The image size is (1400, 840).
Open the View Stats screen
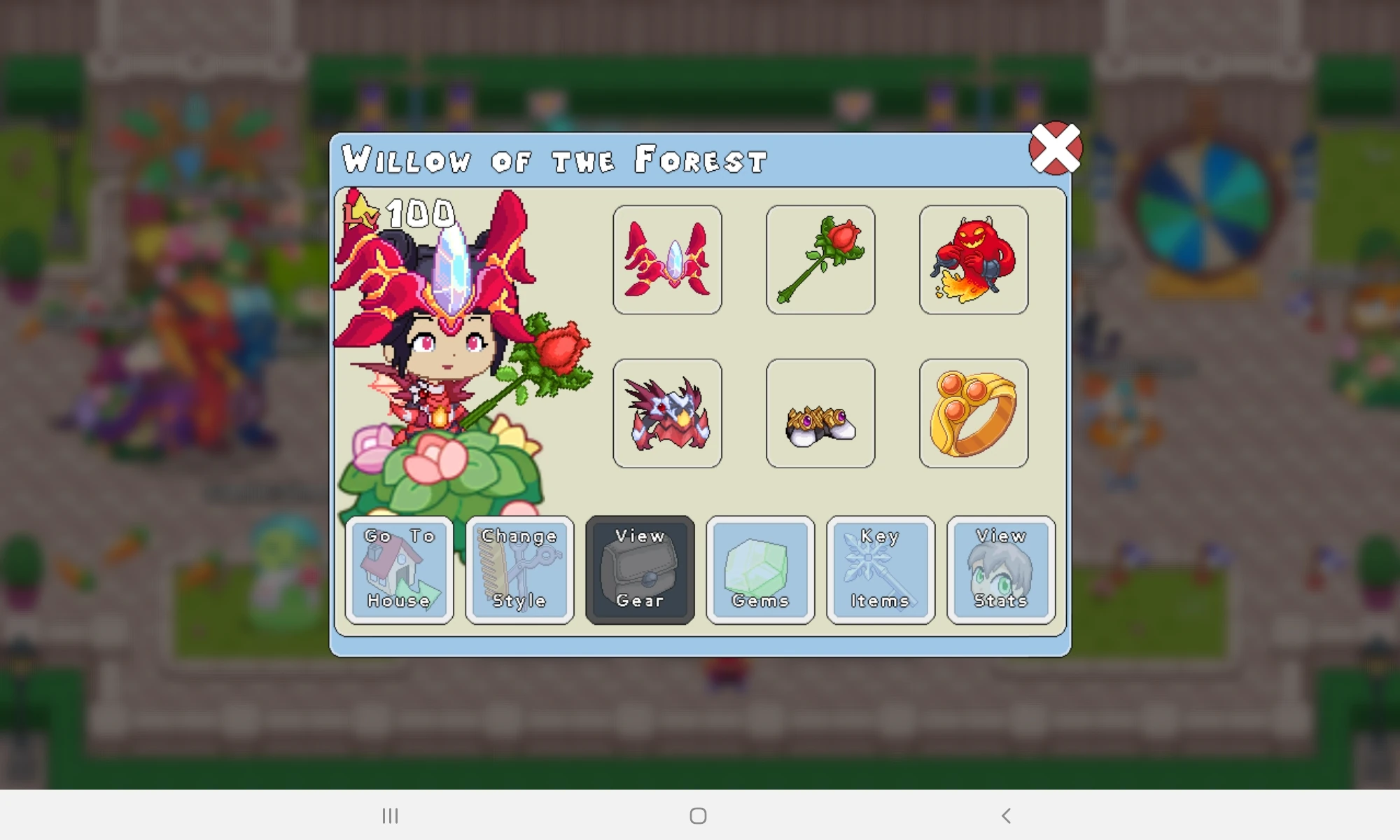[x=1000, y=569]
